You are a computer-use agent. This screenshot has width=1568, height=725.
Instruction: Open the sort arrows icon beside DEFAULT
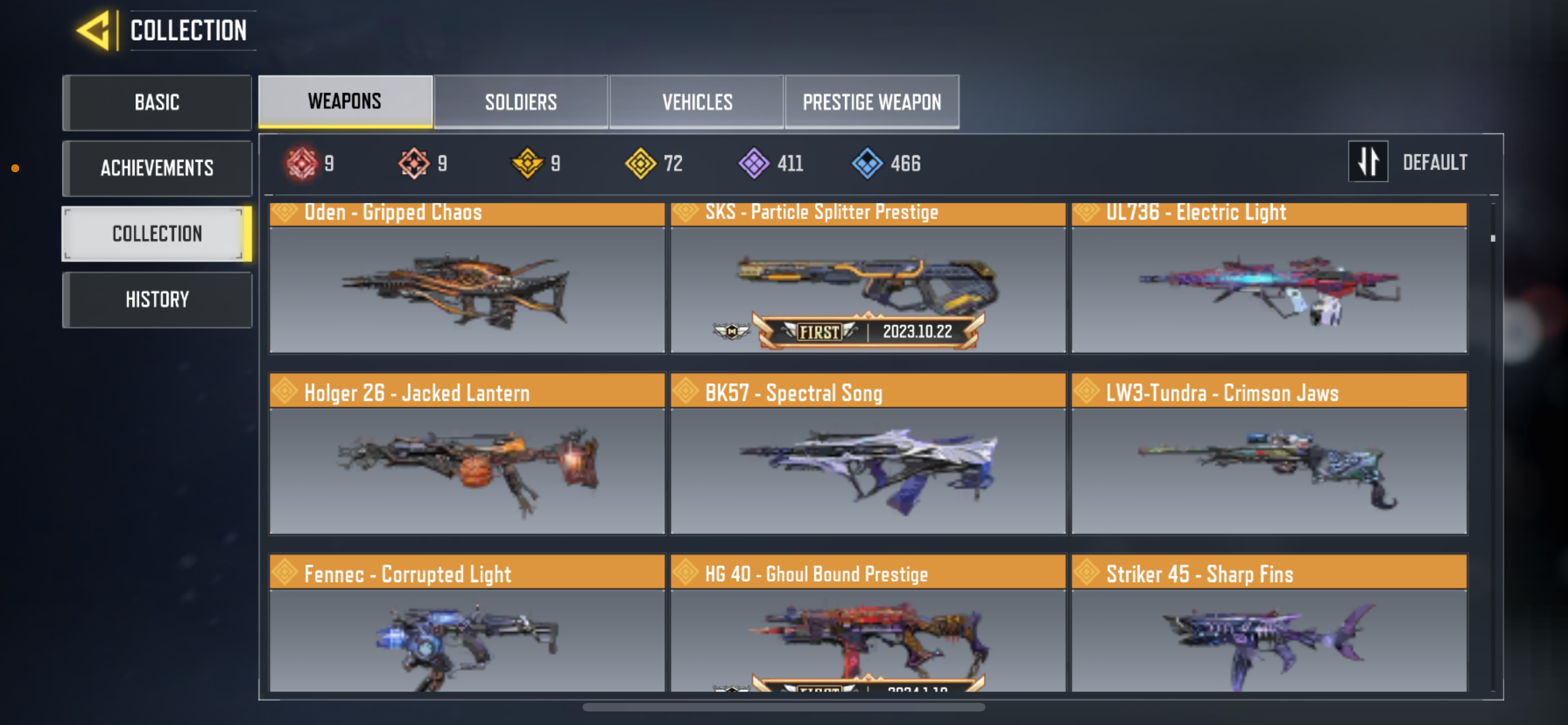tap(1368, 161)
